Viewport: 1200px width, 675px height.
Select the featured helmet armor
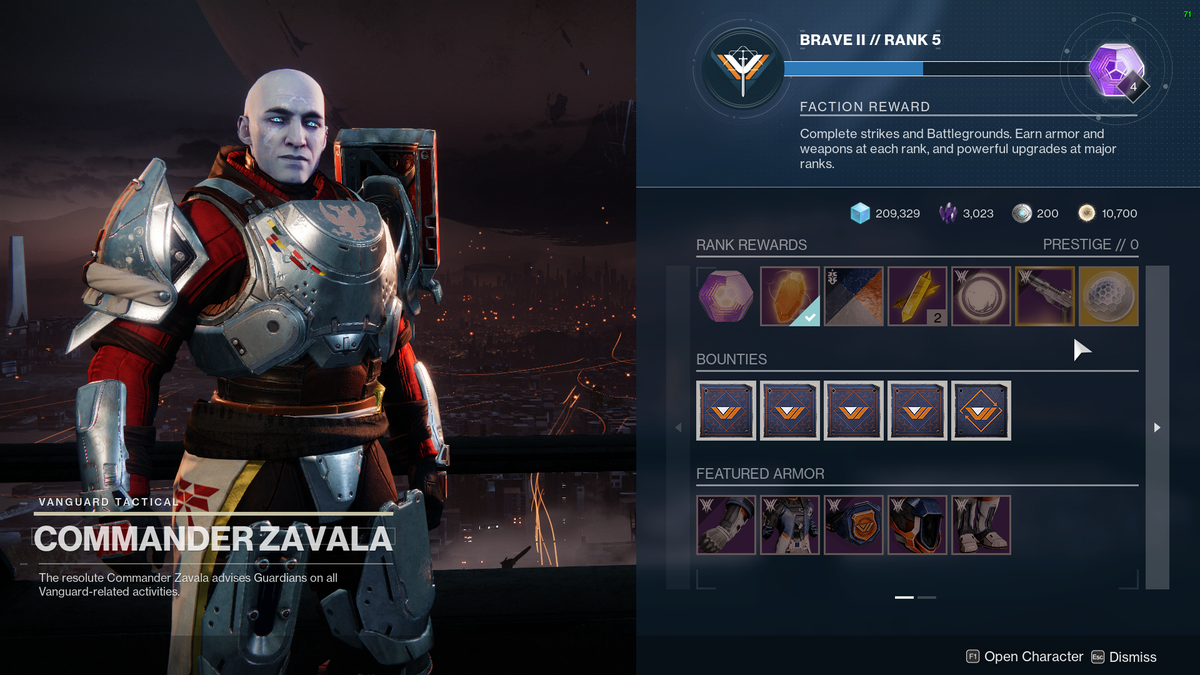click(x=917, y=525)
